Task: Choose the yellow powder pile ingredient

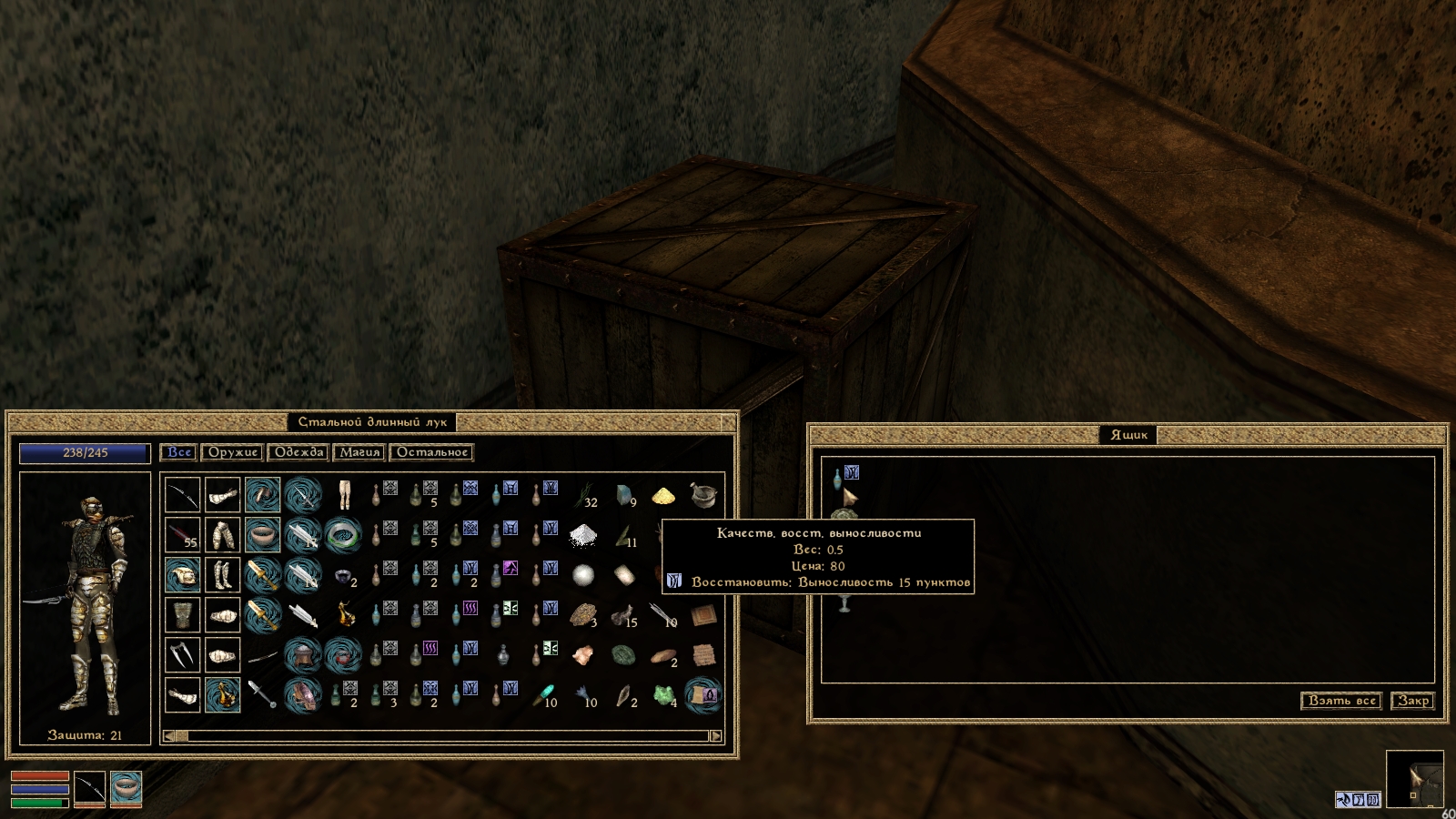Action: (x=663, y=495)
